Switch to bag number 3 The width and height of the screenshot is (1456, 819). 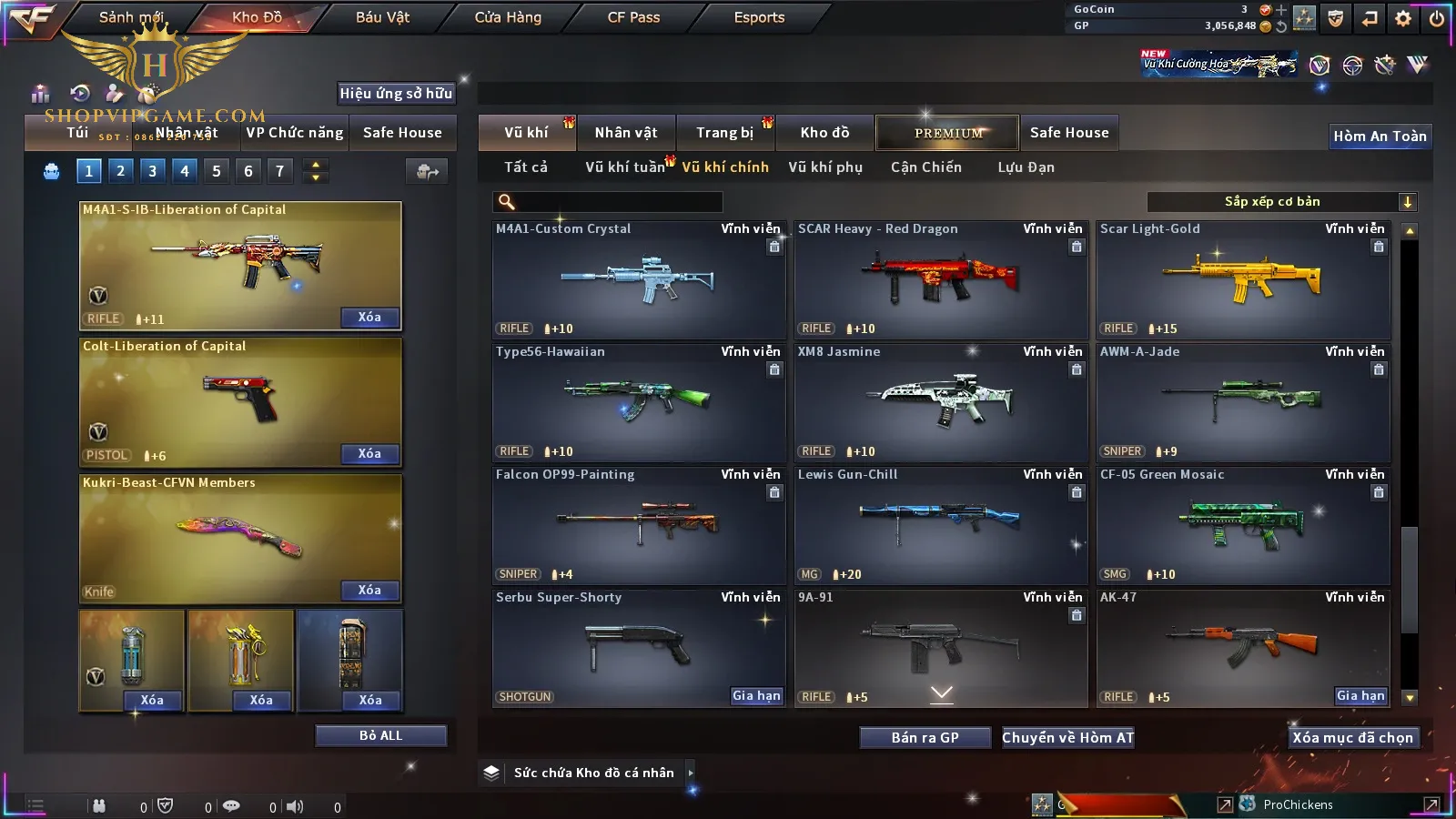coord(152,170)
